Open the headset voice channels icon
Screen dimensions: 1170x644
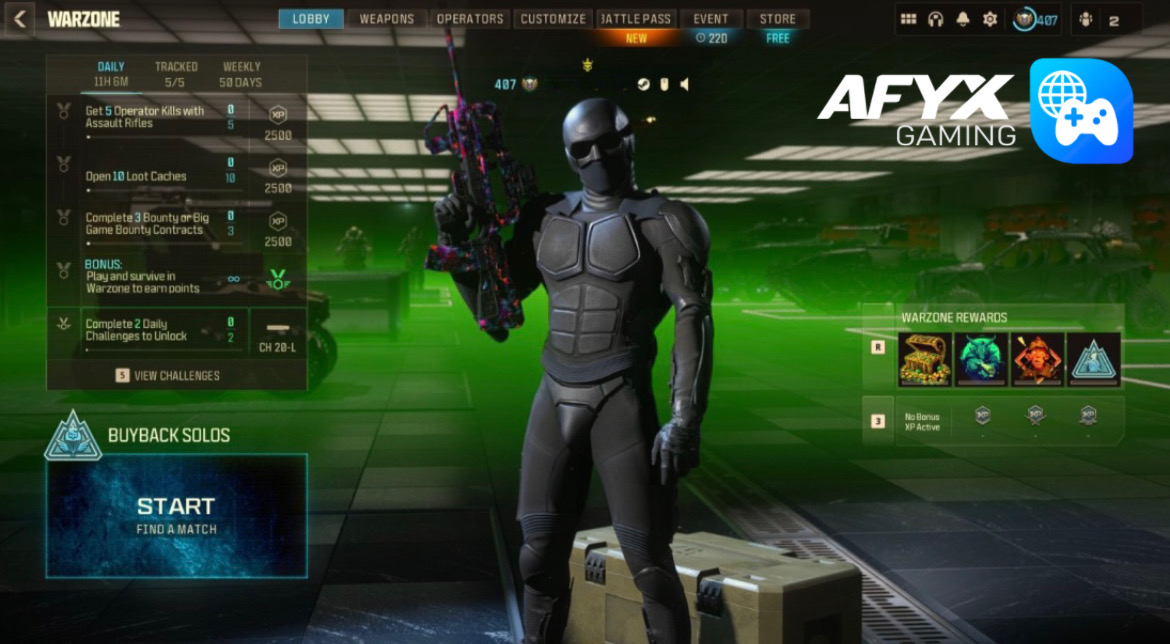936,19
